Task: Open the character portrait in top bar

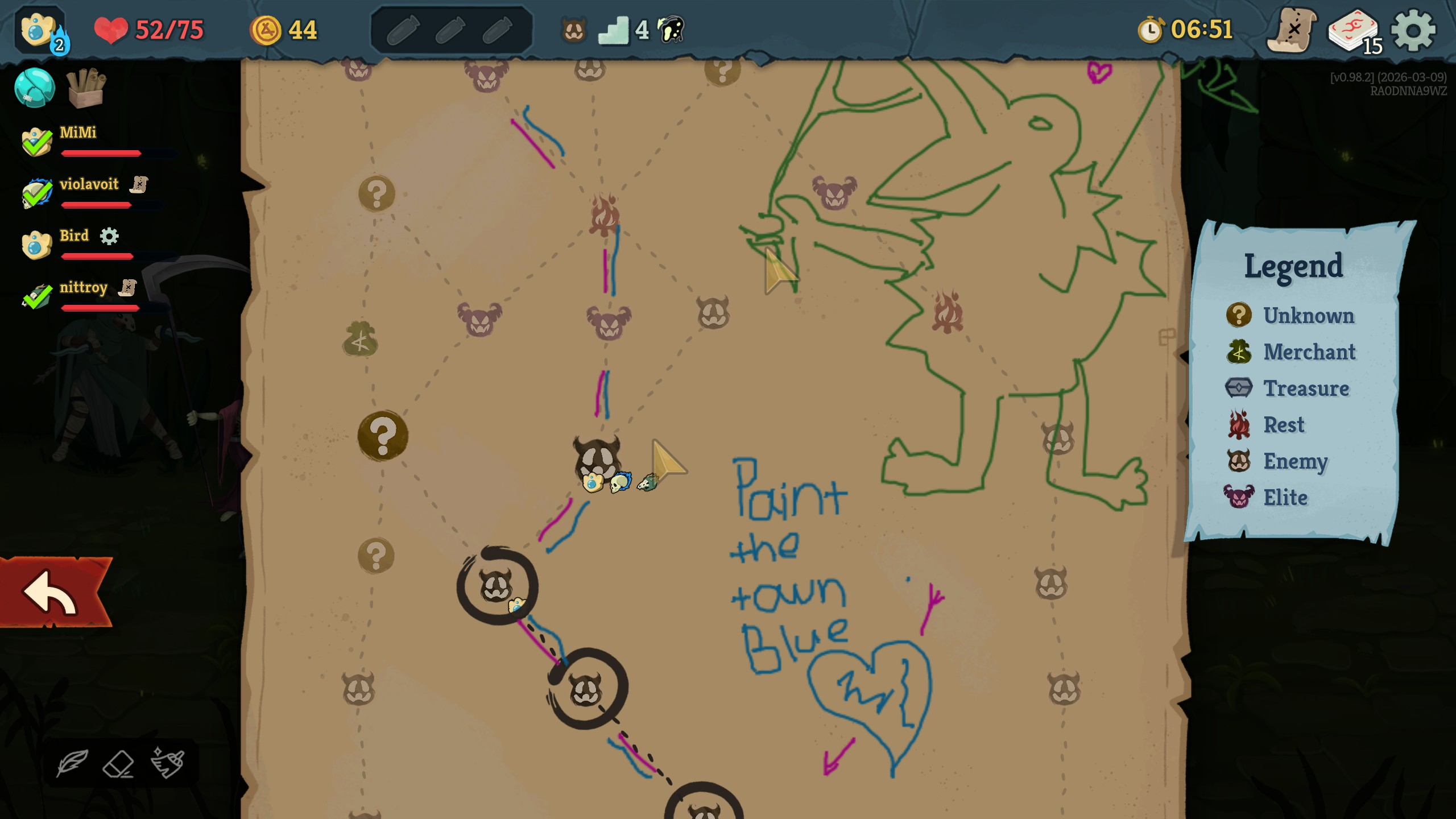Action: point(38,30)
